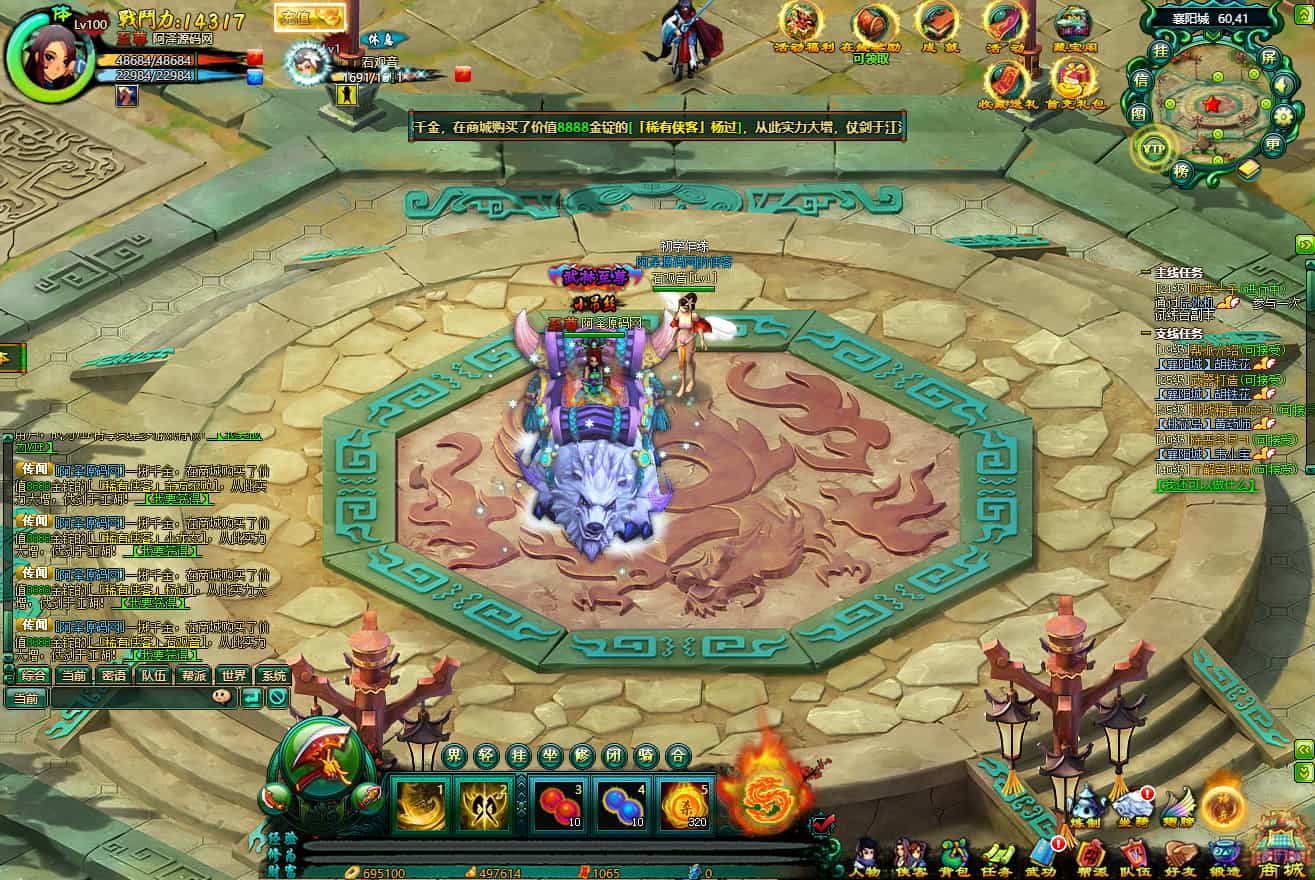This screenshot has width=1315, height=880.
Task: Open the 任务 quest scroll menu
Action: 999,857
